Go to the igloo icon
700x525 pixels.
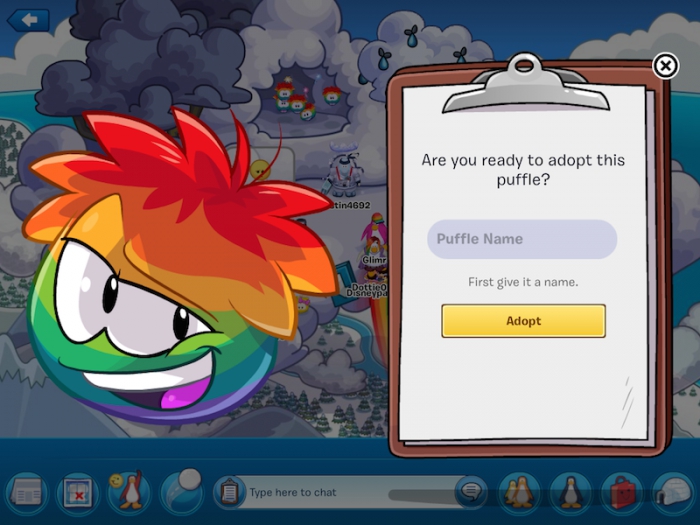674,492
